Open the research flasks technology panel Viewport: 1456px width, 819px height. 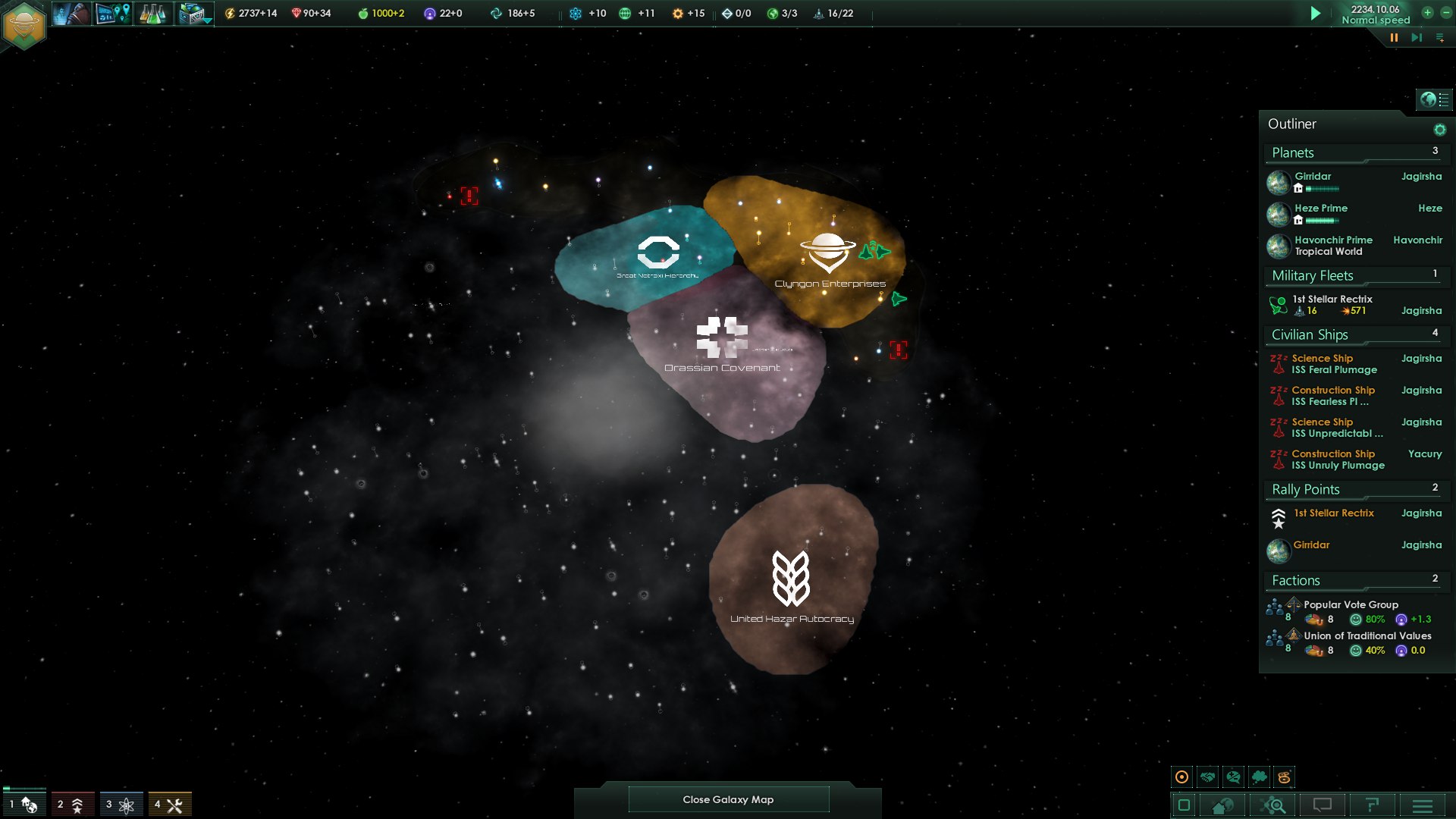tap(152, 14)
